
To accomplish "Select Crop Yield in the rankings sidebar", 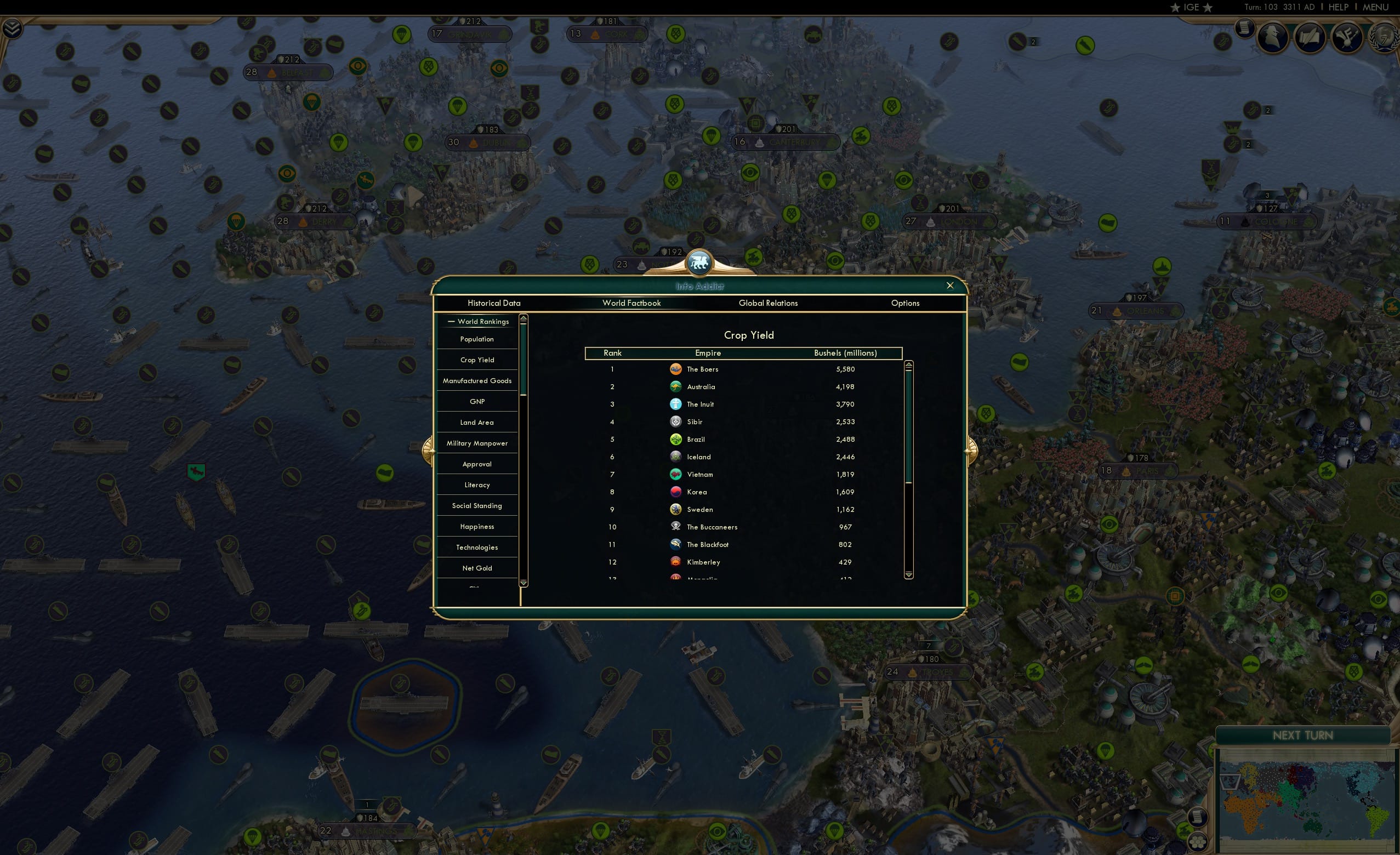I will pos(477,360).
